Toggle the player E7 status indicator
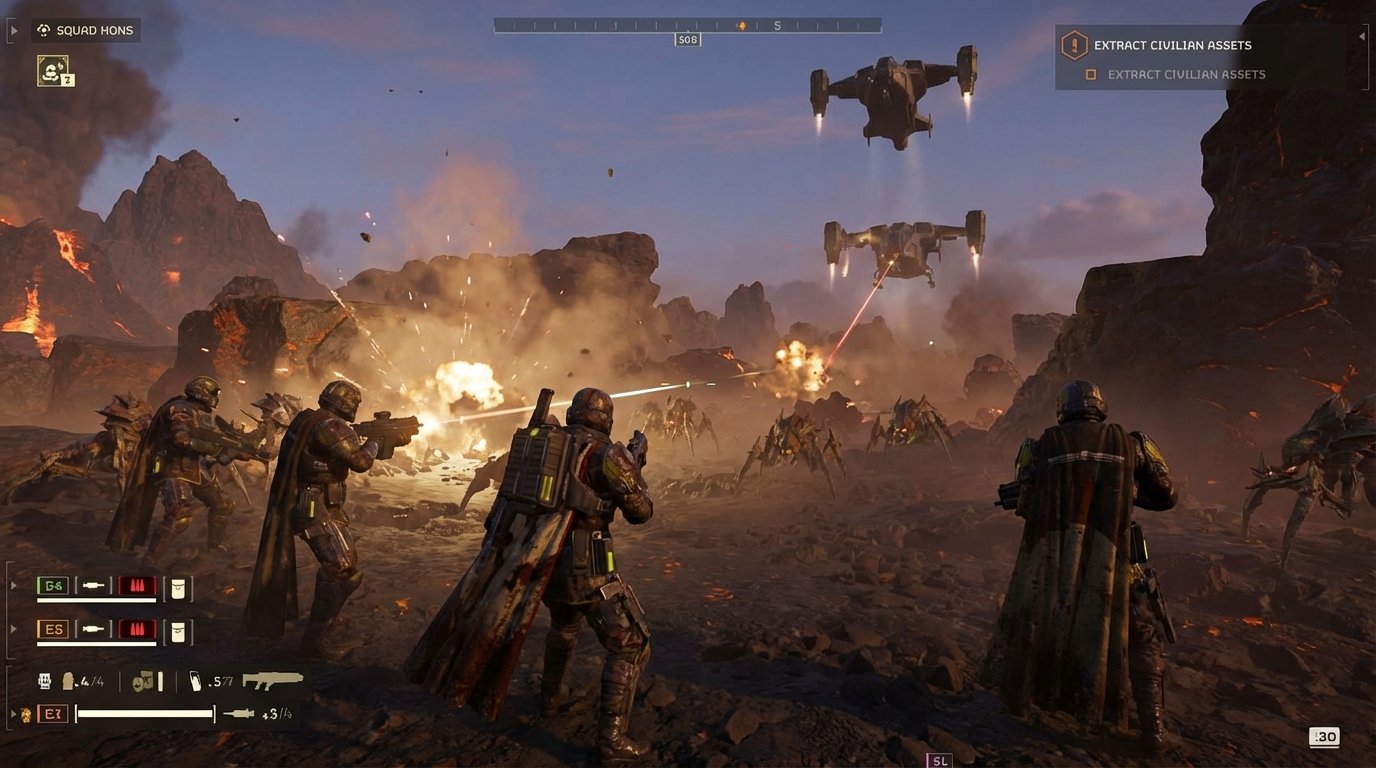The height and width of the screenshot is (768, 1376). 53,712
